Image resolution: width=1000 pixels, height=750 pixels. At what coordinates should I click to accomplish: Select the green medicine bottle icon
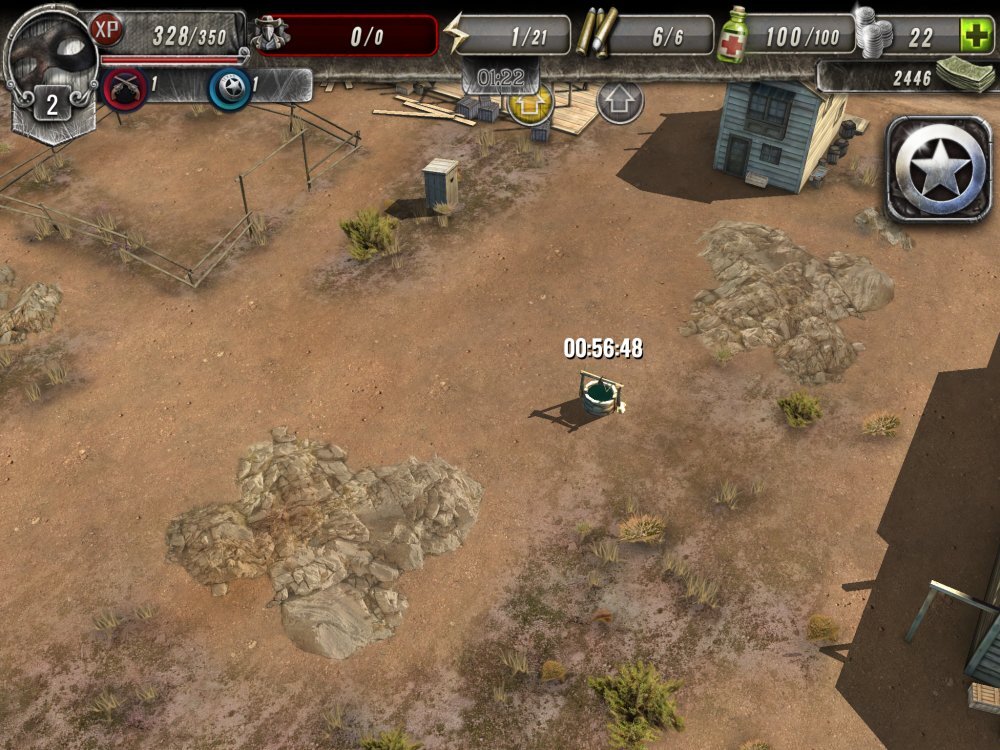coord(731,35)
